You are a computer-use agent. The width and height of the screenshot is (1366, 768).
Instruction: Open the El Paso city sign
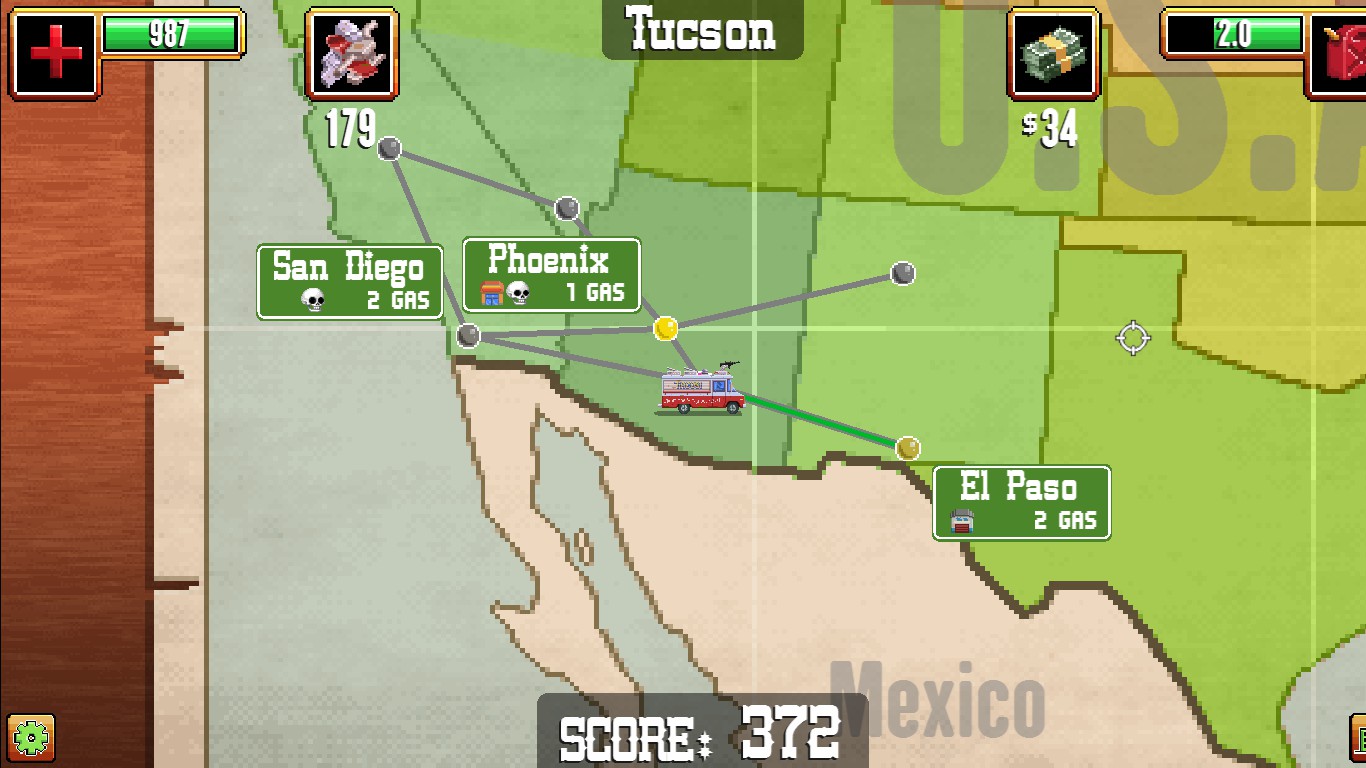[x=1019, y=504]
